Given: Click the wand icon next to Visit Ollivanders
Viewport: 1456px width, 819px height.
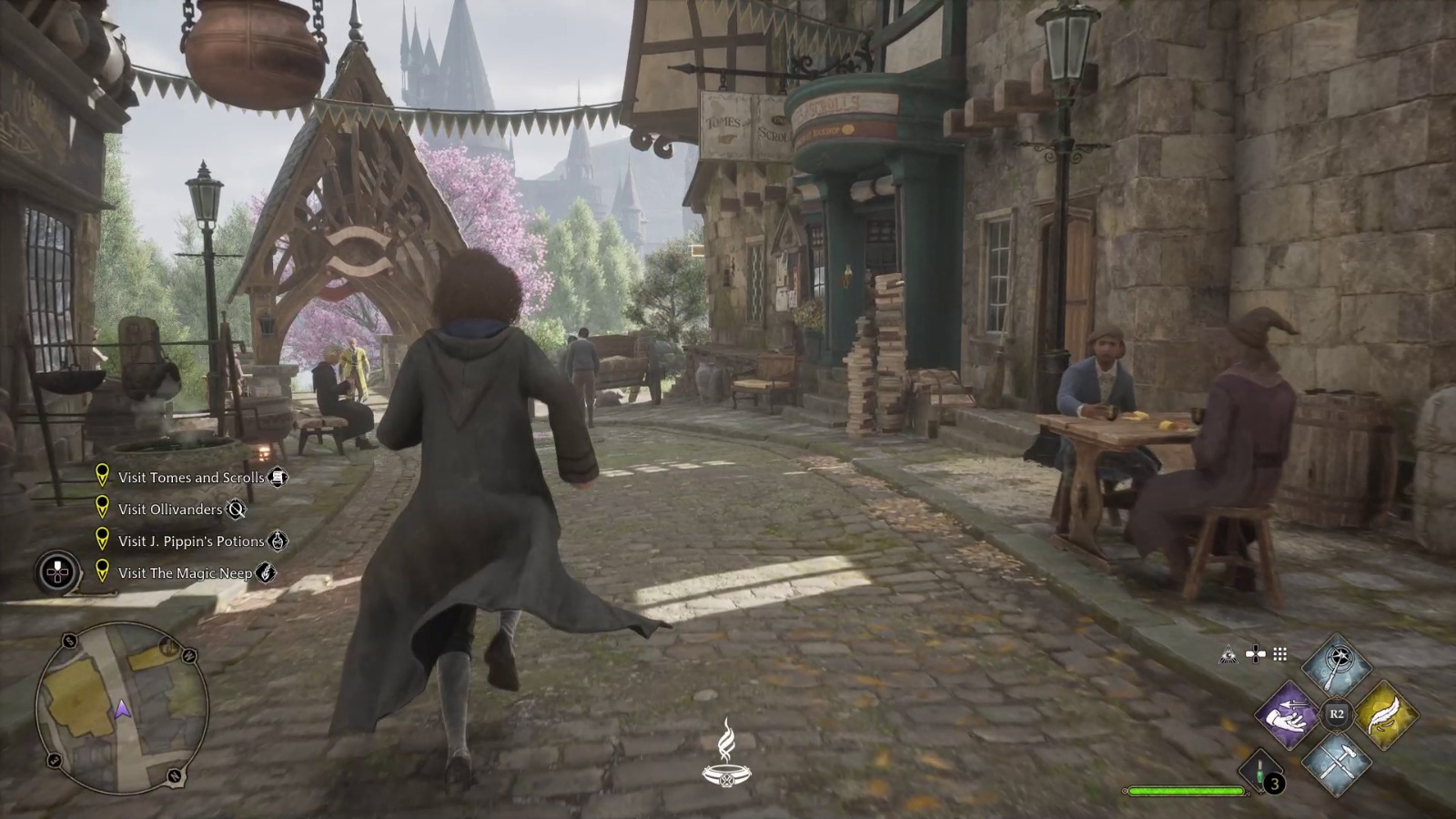Looking at the screenshot, I should pyautogui.click(x=235, y=510).
